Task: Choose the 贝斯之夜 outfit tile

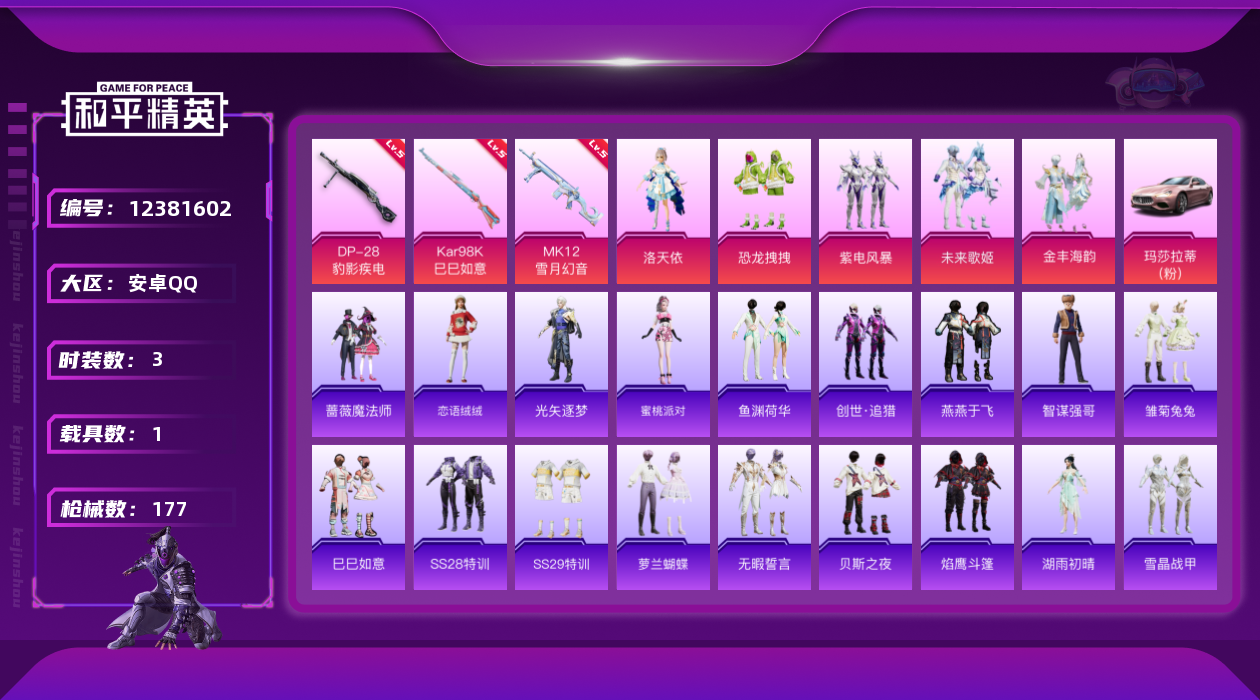Action: pos(865,517)
